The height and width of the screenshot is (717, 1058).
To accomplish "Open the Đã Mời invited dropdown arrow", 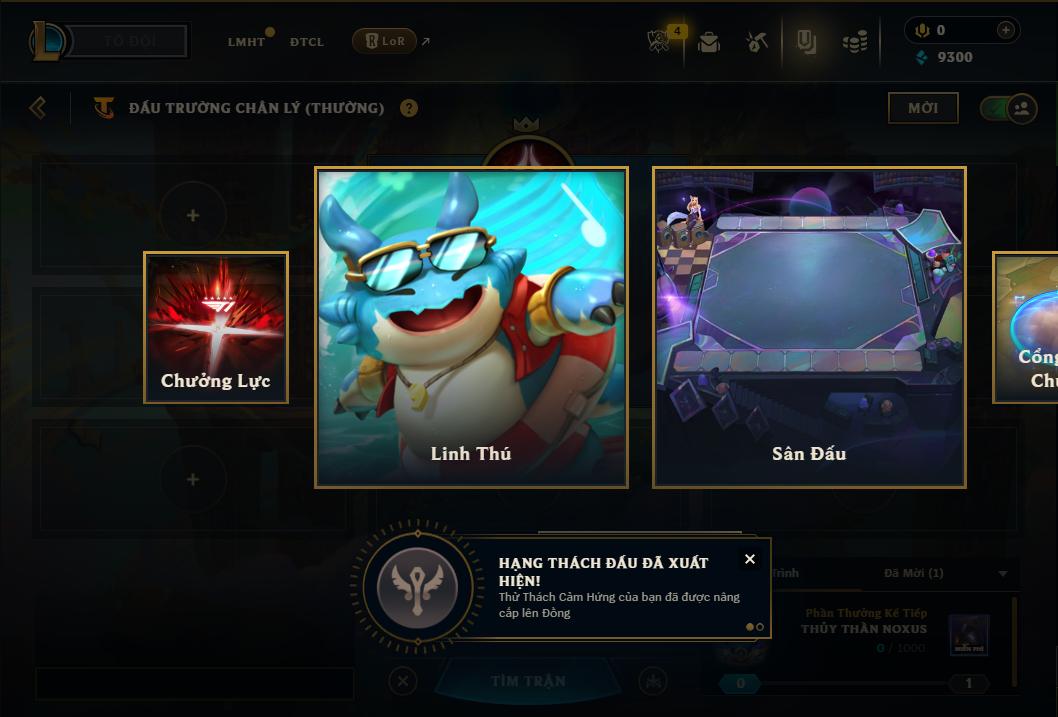I will (1003, 574).
